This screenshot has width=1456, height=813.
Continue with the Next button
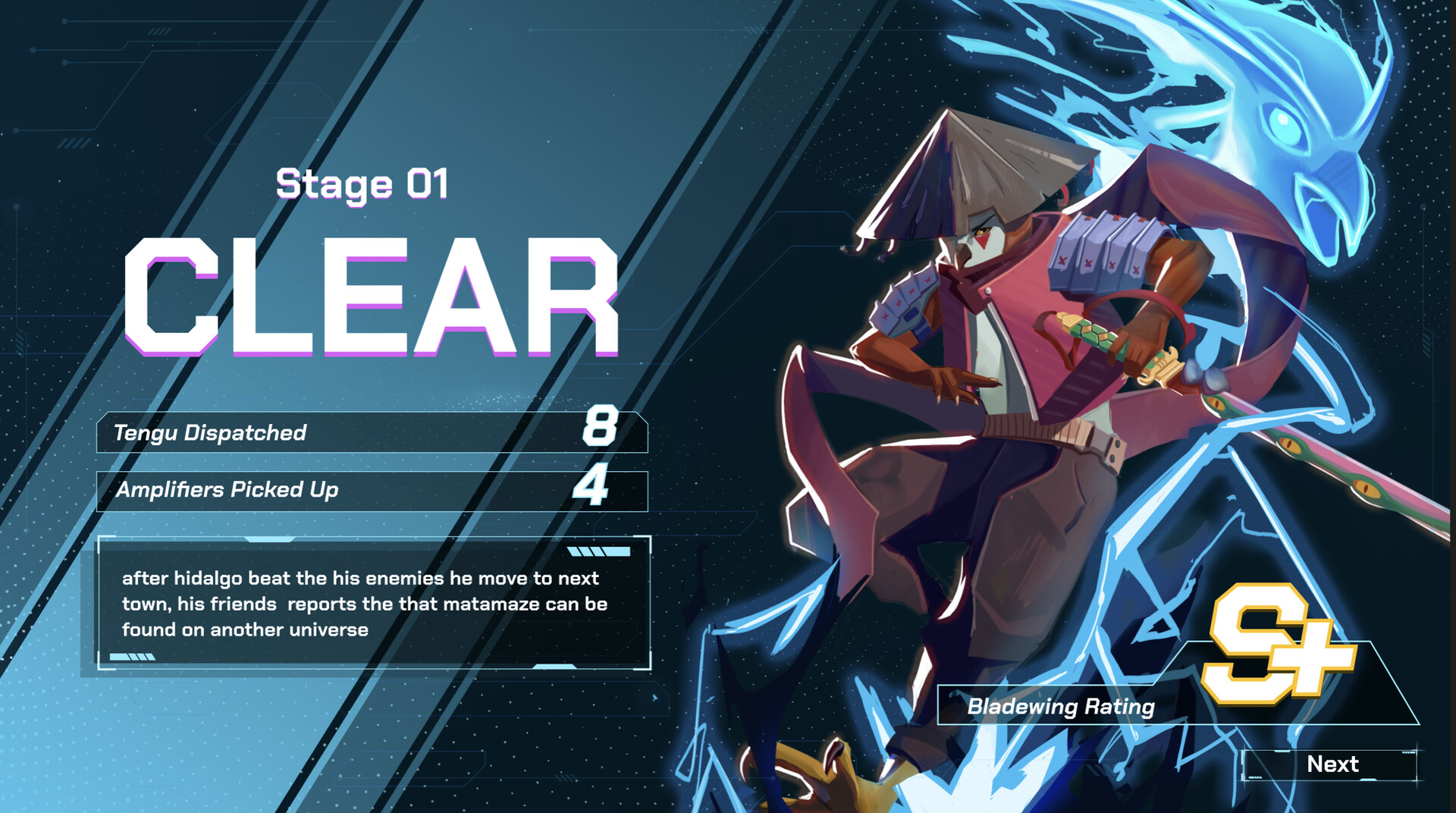[x=1331, y=764]
